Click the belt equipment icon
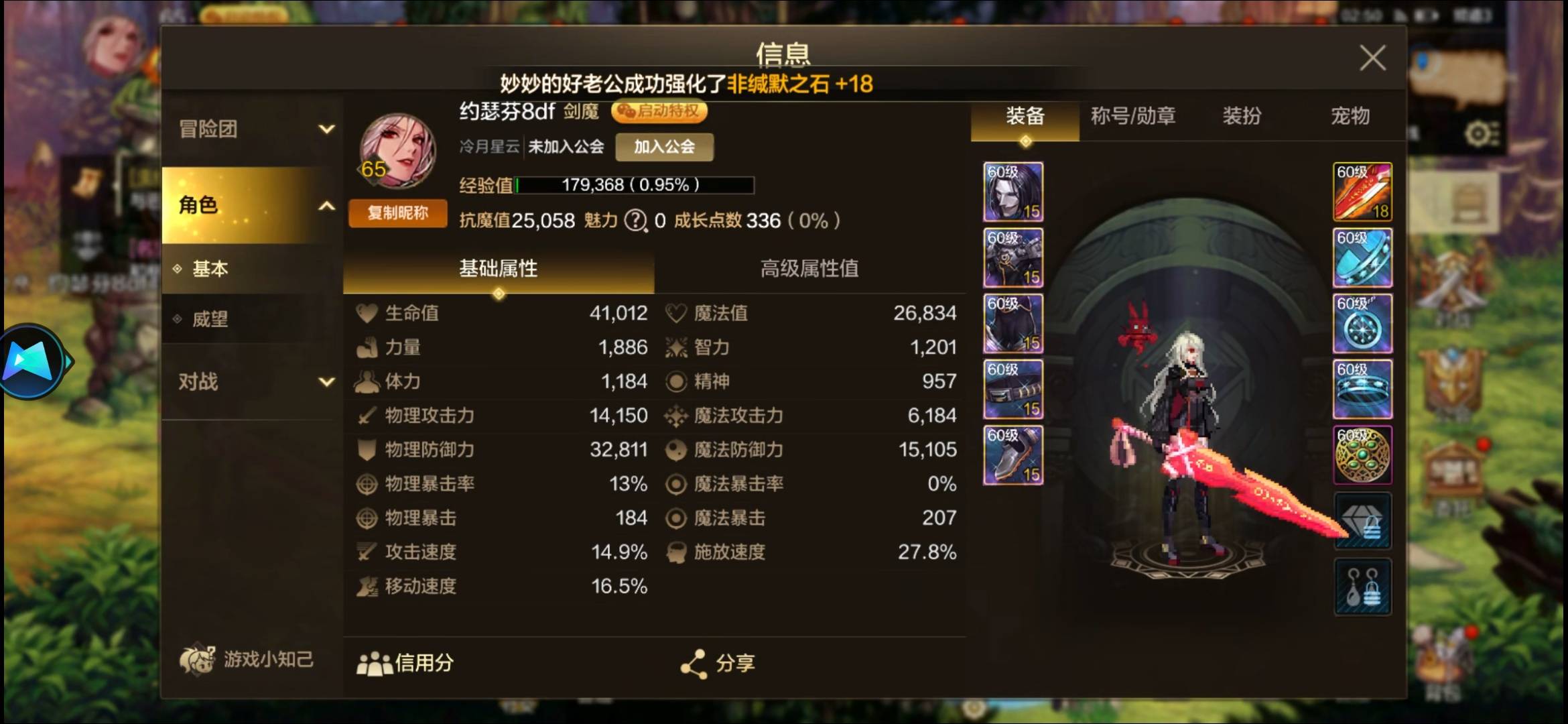This screenshot has height=724, width=1568. tap(1012, 389)
